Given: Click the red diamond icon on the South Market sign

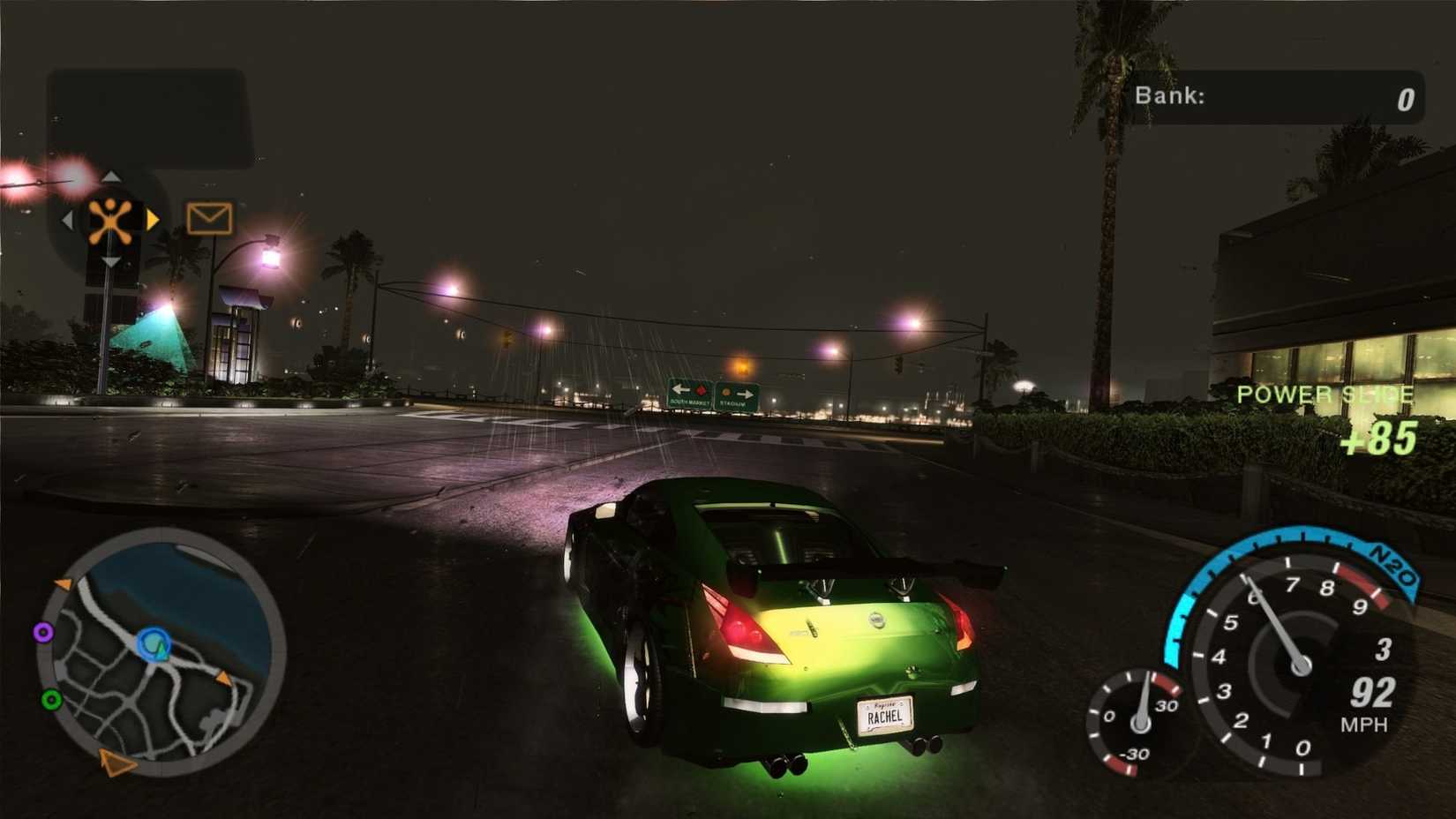Looking at the screenshot, I should pyautogui.click(x=701, y=389).
